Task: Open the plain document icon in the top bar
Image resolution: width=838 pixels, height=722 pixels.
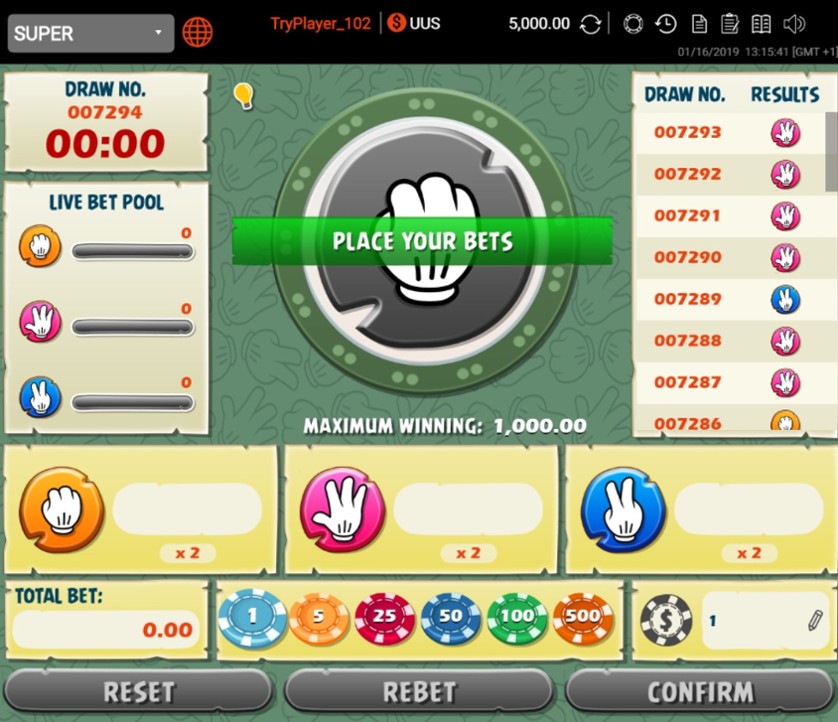Action: tap(699, 25)
